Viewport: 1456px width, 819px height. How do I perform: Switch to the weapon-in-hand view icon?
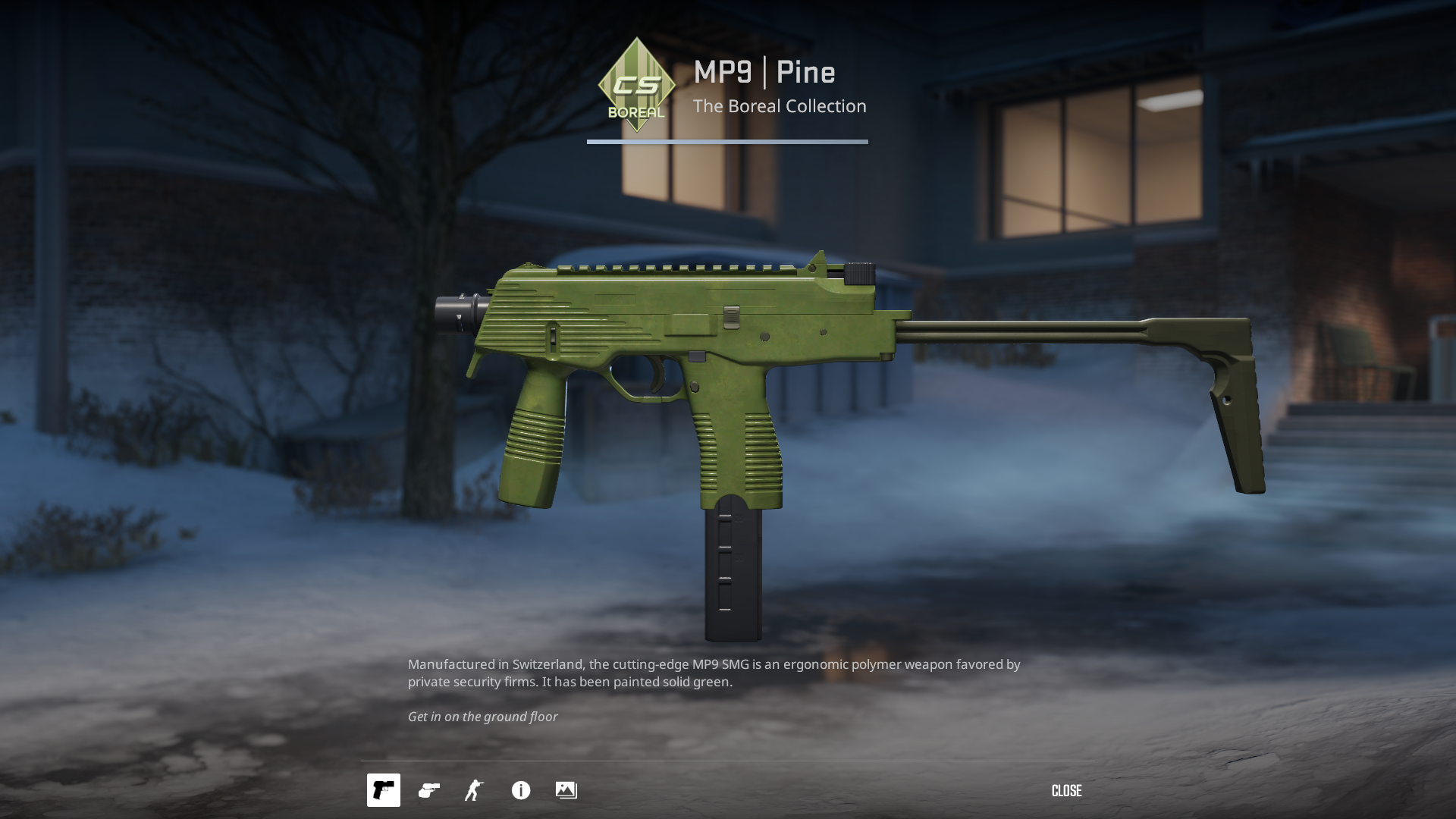[429, 790]
